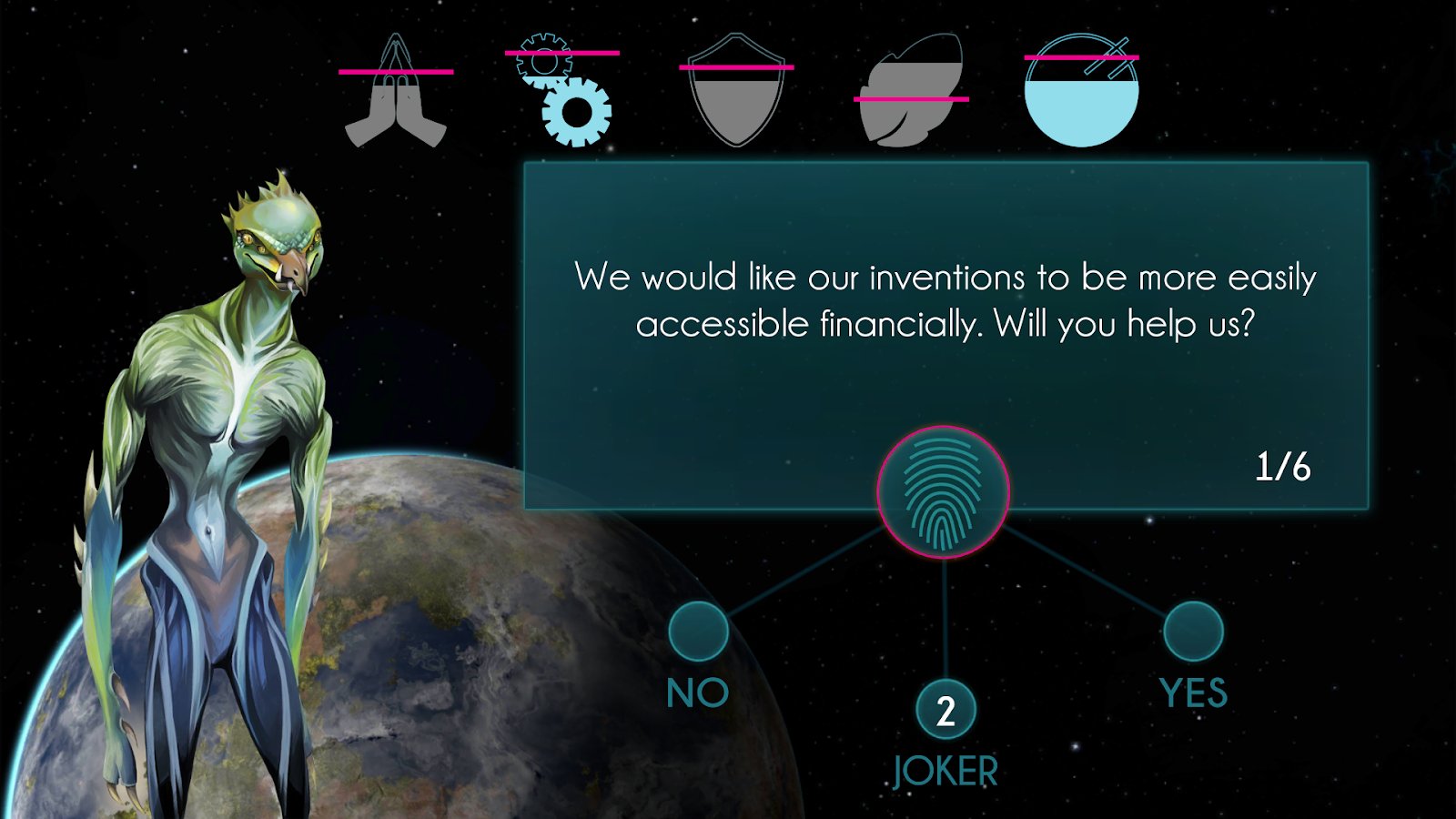Select the bowl food icon
1456x819 pixels.
1081,91
